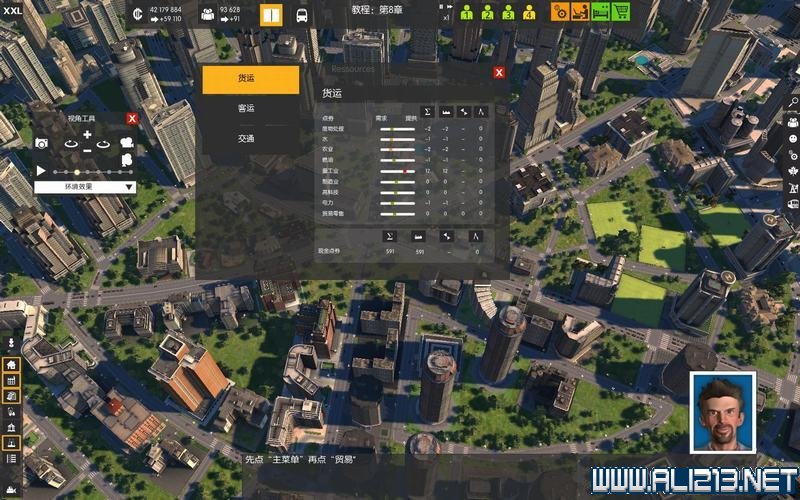Screen dimensions: 800x500
Task: Click the green bed icon in top bar
Action: [599, 12]
